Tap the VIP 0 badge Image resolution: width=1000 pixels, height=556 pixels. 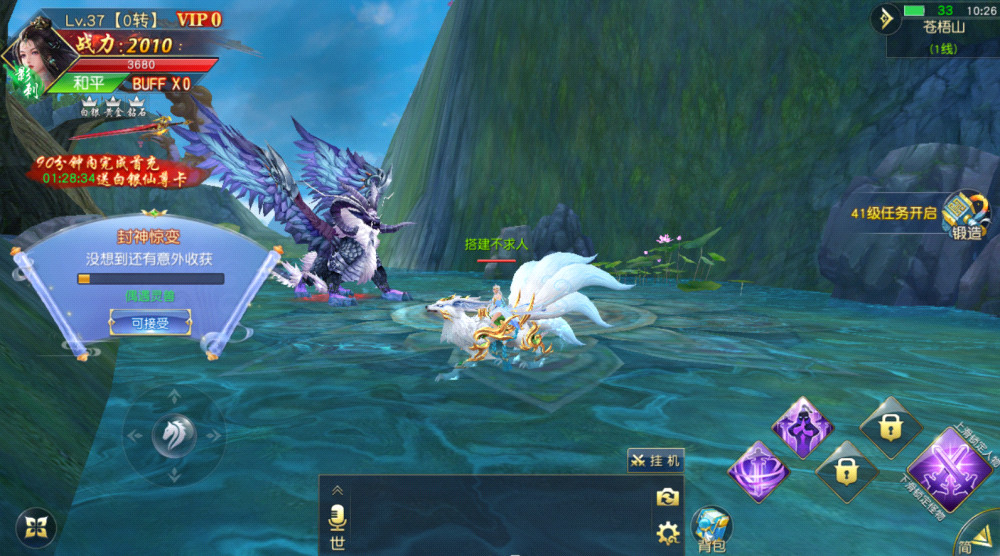(198, 19)
